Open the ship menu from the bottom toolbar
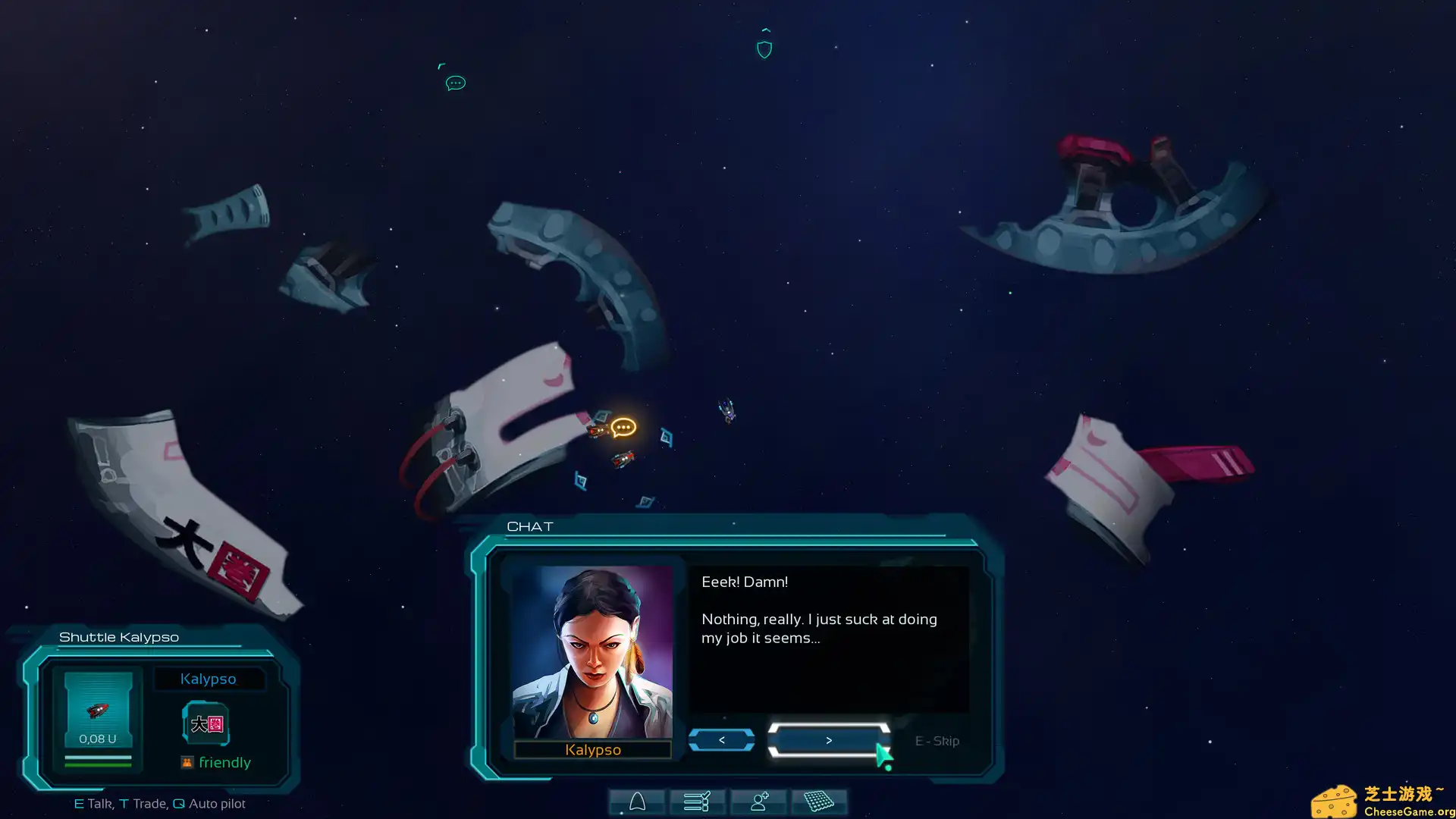The height and width of the screenshot is (819, 1456). (637, 802)
